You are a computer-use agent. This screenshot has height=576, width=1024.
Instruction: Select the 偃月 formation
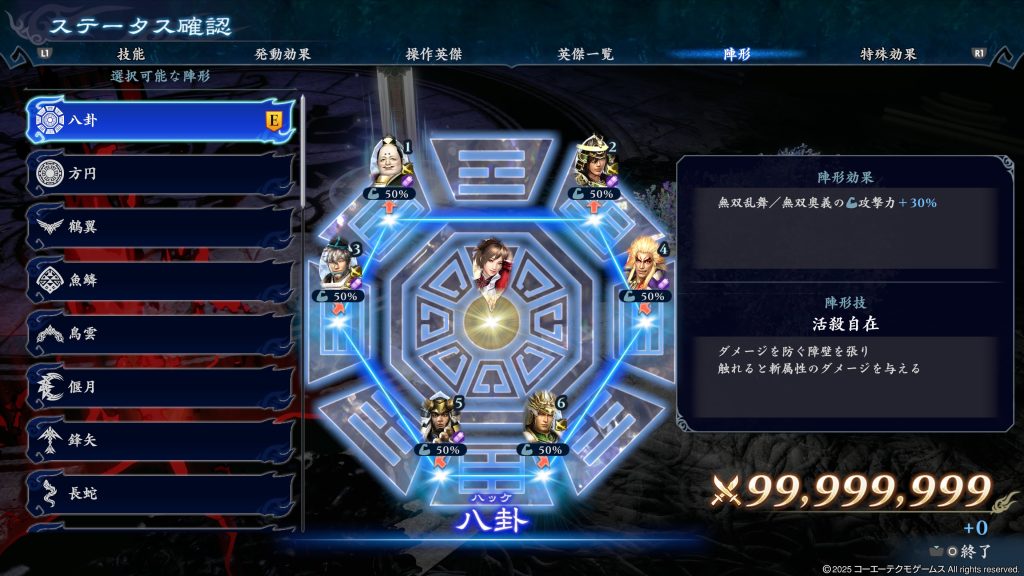[160, 386]
